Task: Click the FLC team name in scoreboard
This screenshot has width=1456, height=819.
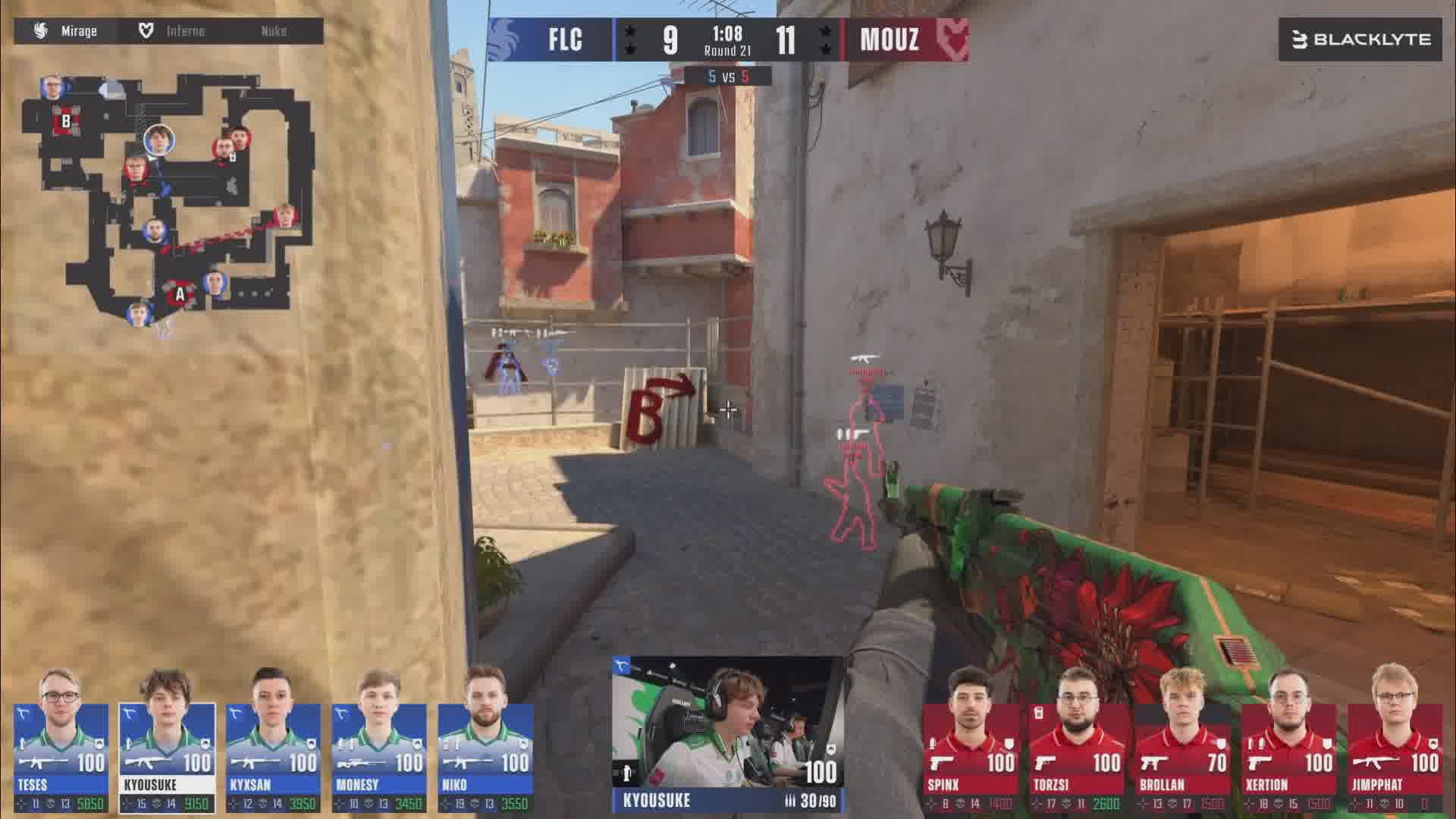Action: (x=565, y=39)
